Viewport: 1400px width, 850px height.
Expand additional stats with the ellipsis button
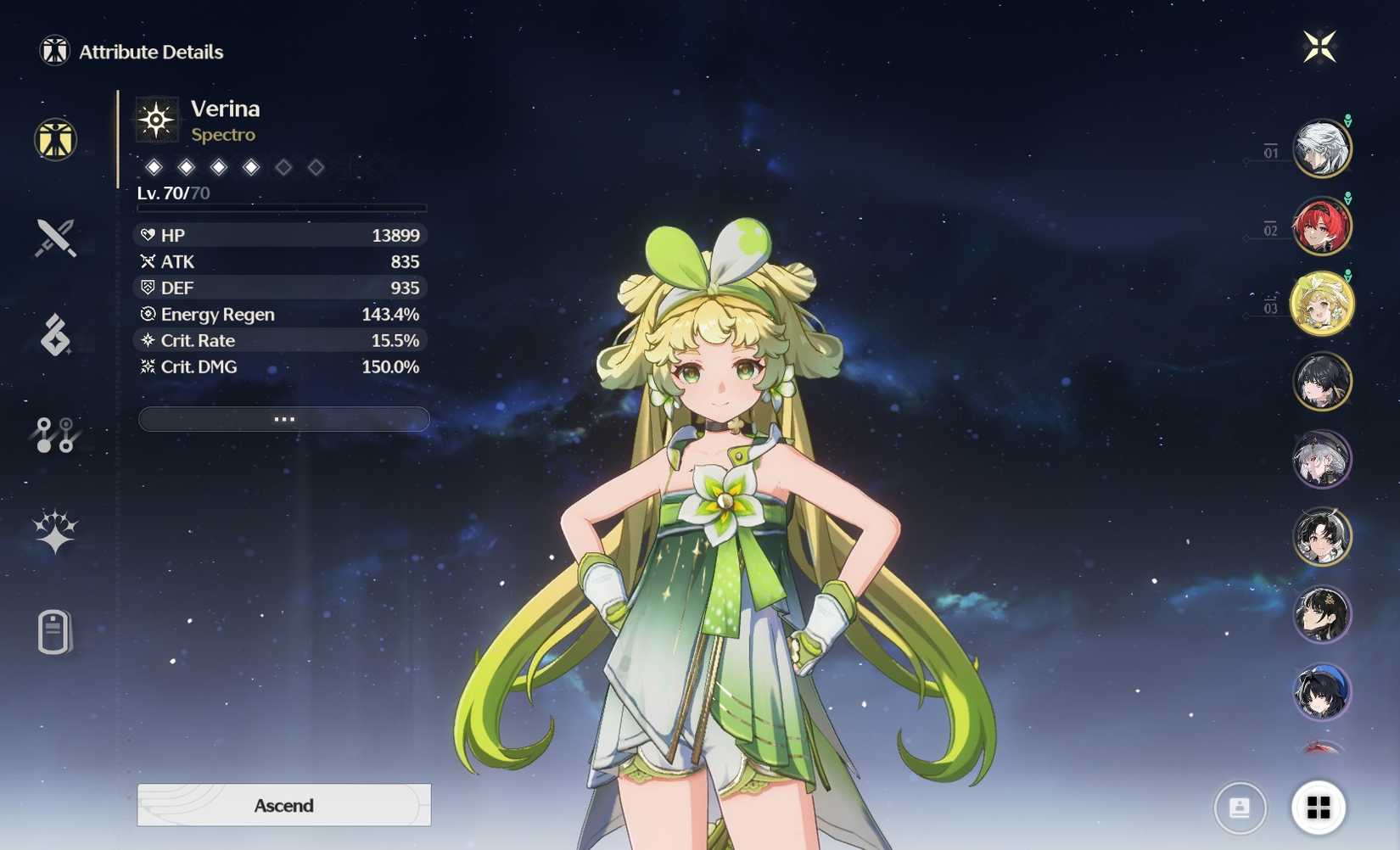coord(283,418)
